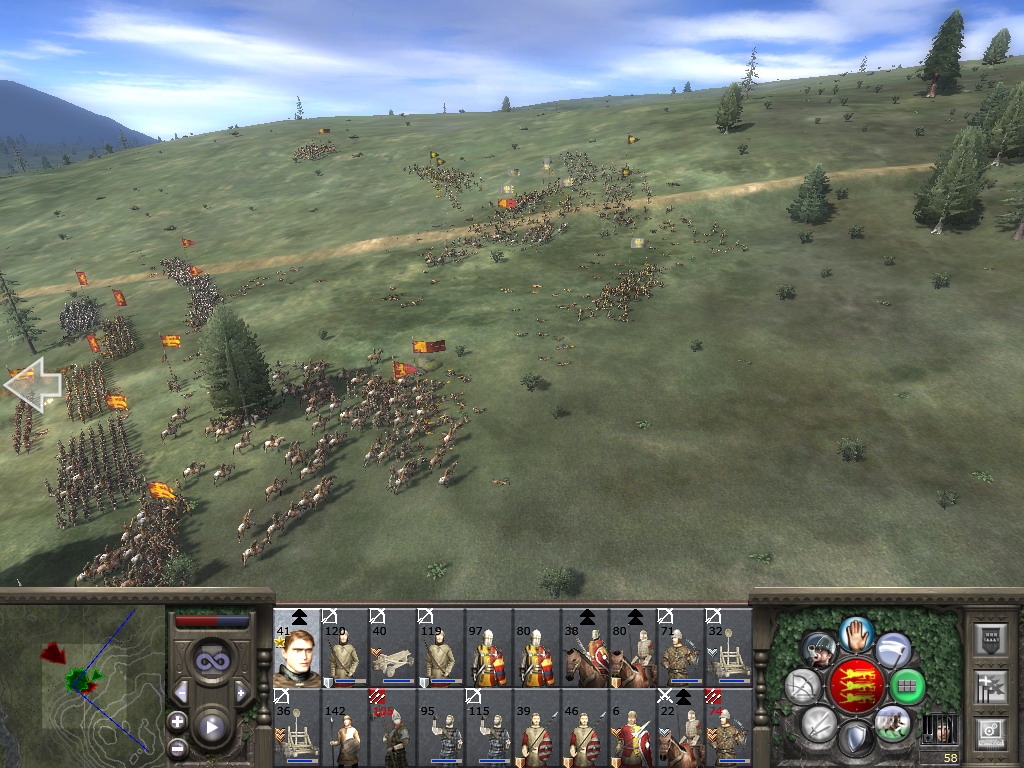Decrease the battle speed

181,692
